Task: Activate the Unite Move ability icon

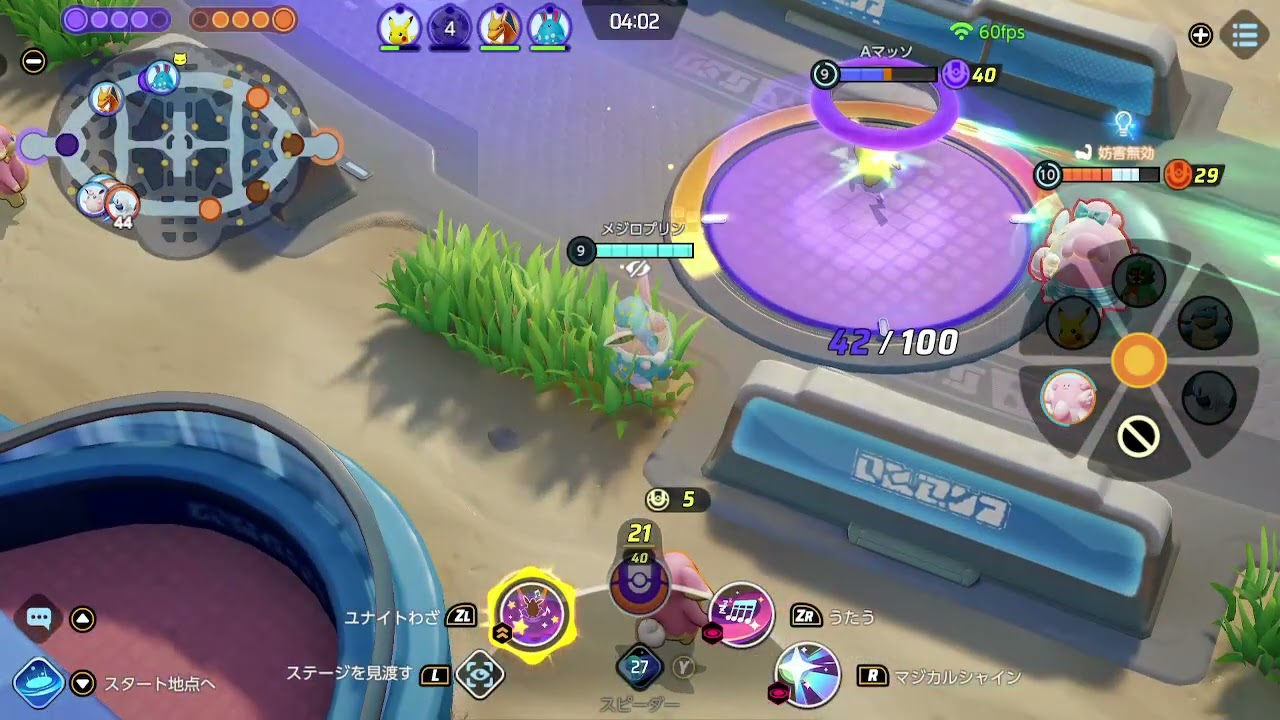Action: point(532,612)
